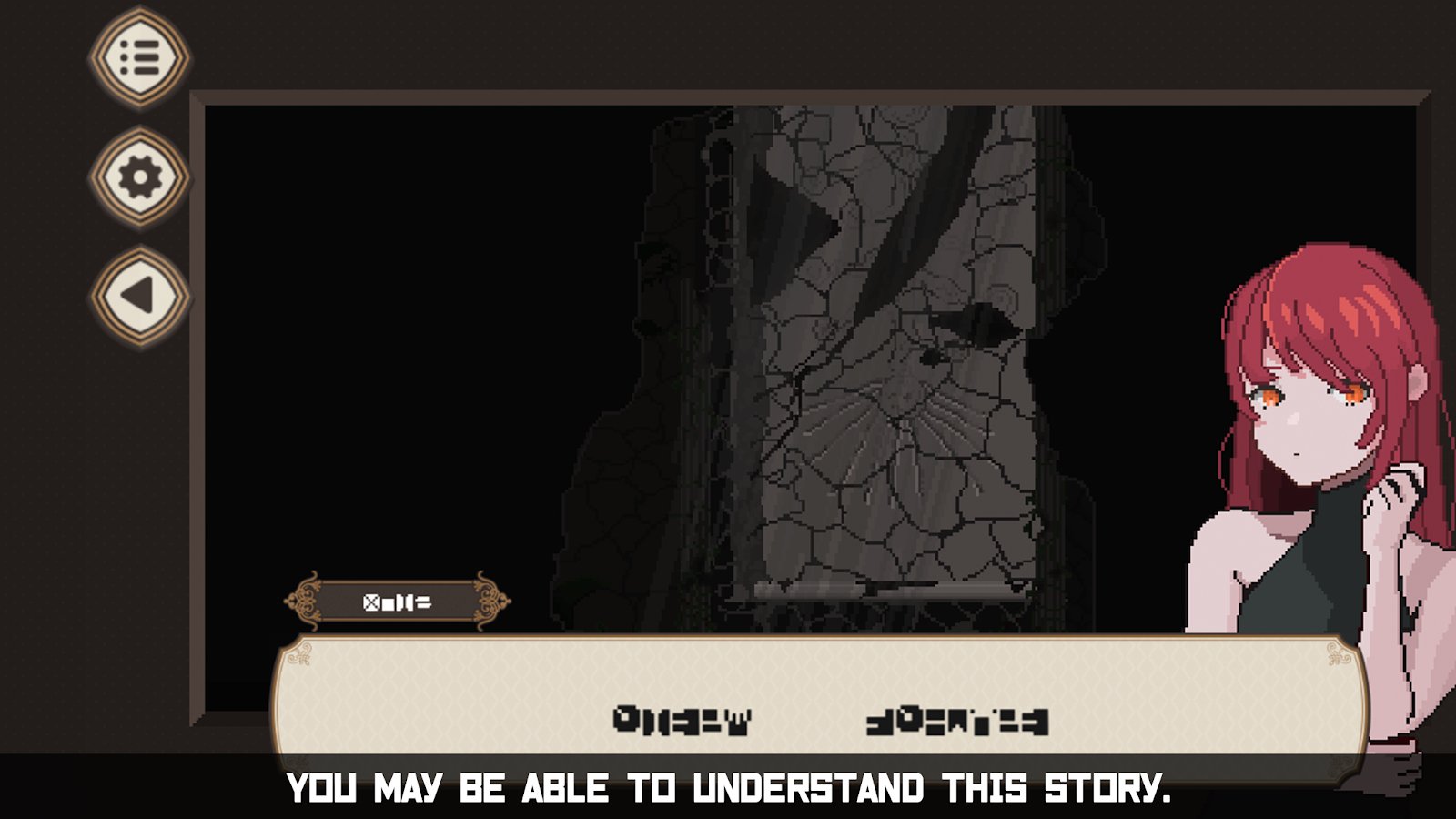The height and width of the screenshot is (819, 1456).
Task: Click the left-pointing triangle back button
Action: 139,296
